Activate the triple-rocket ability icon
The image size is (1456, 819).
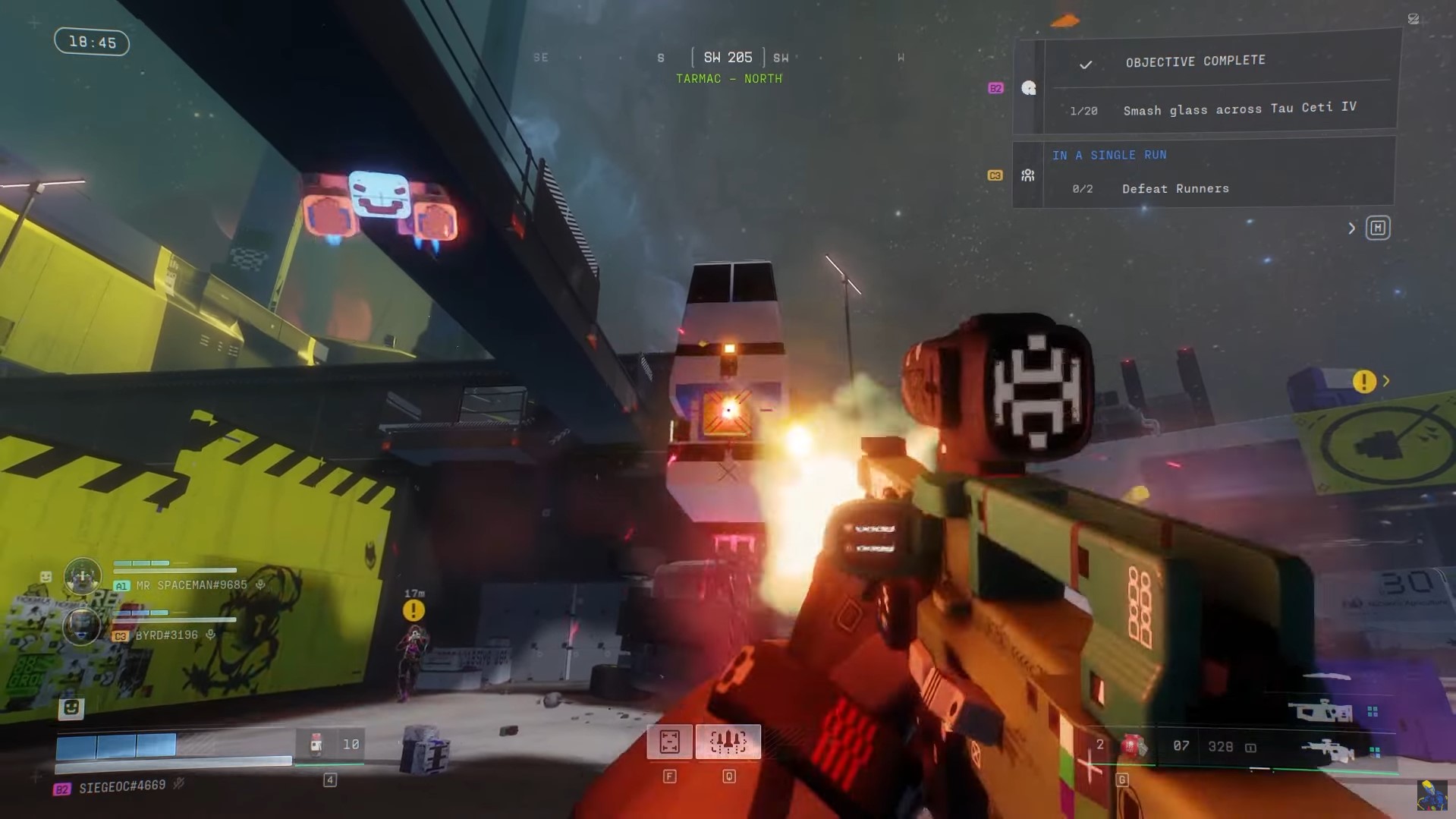click(728, 742)
